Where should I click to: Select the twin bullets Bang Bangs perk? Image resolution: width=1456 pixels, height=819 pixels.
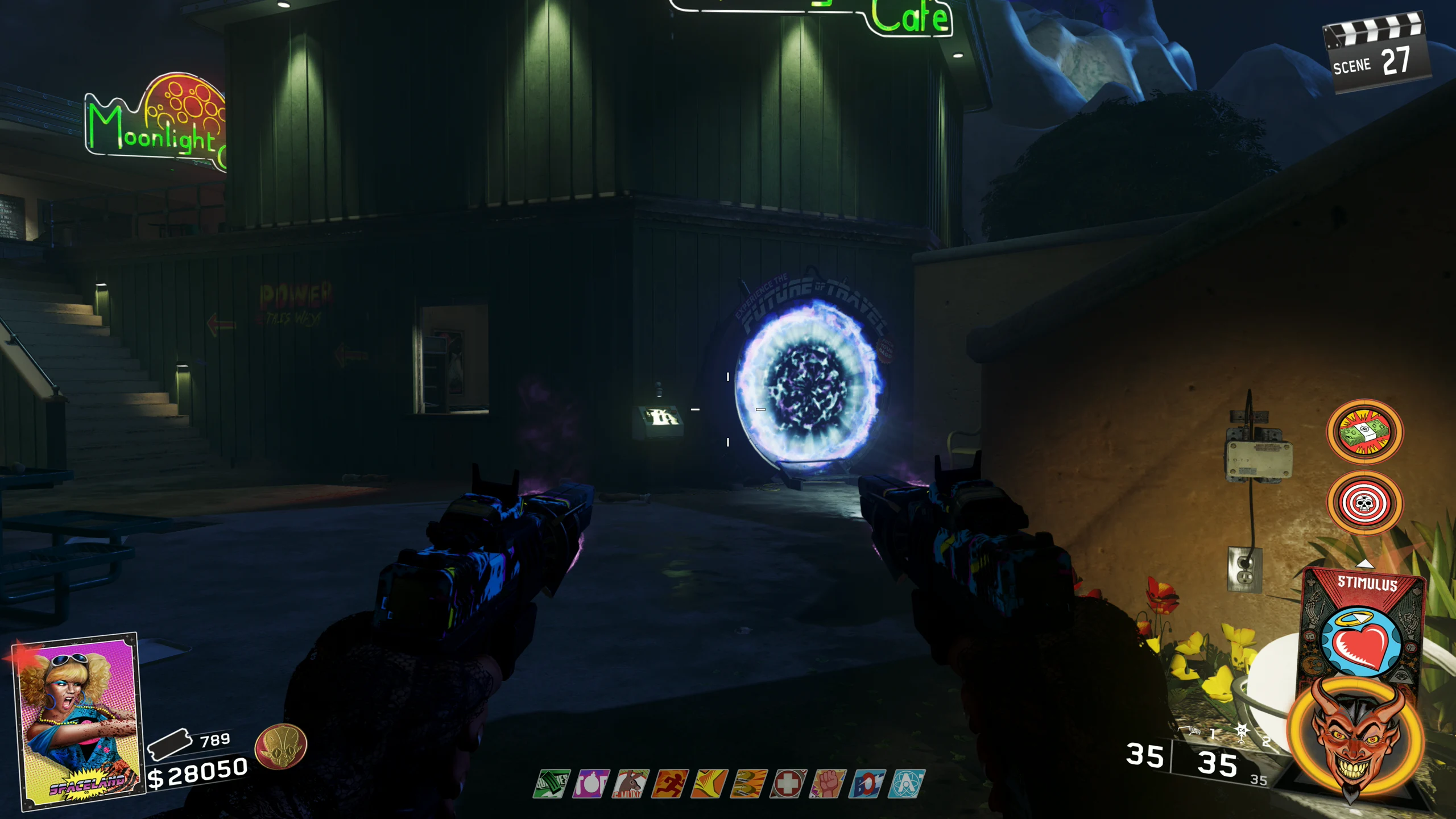(748, 784)
